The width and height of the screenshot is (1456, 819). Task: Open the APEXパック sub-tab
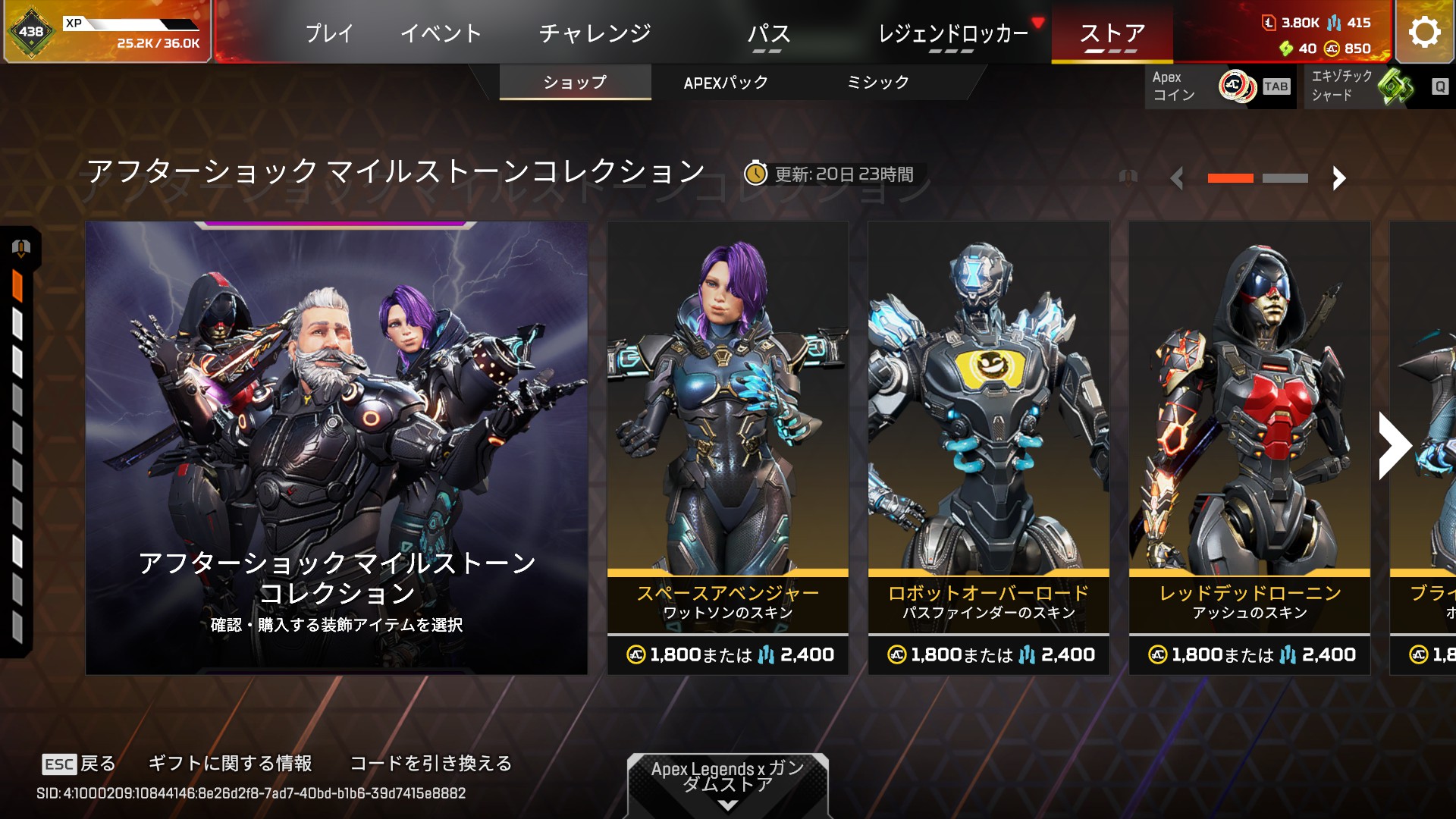pyautogui.click(x=726, y=82)
